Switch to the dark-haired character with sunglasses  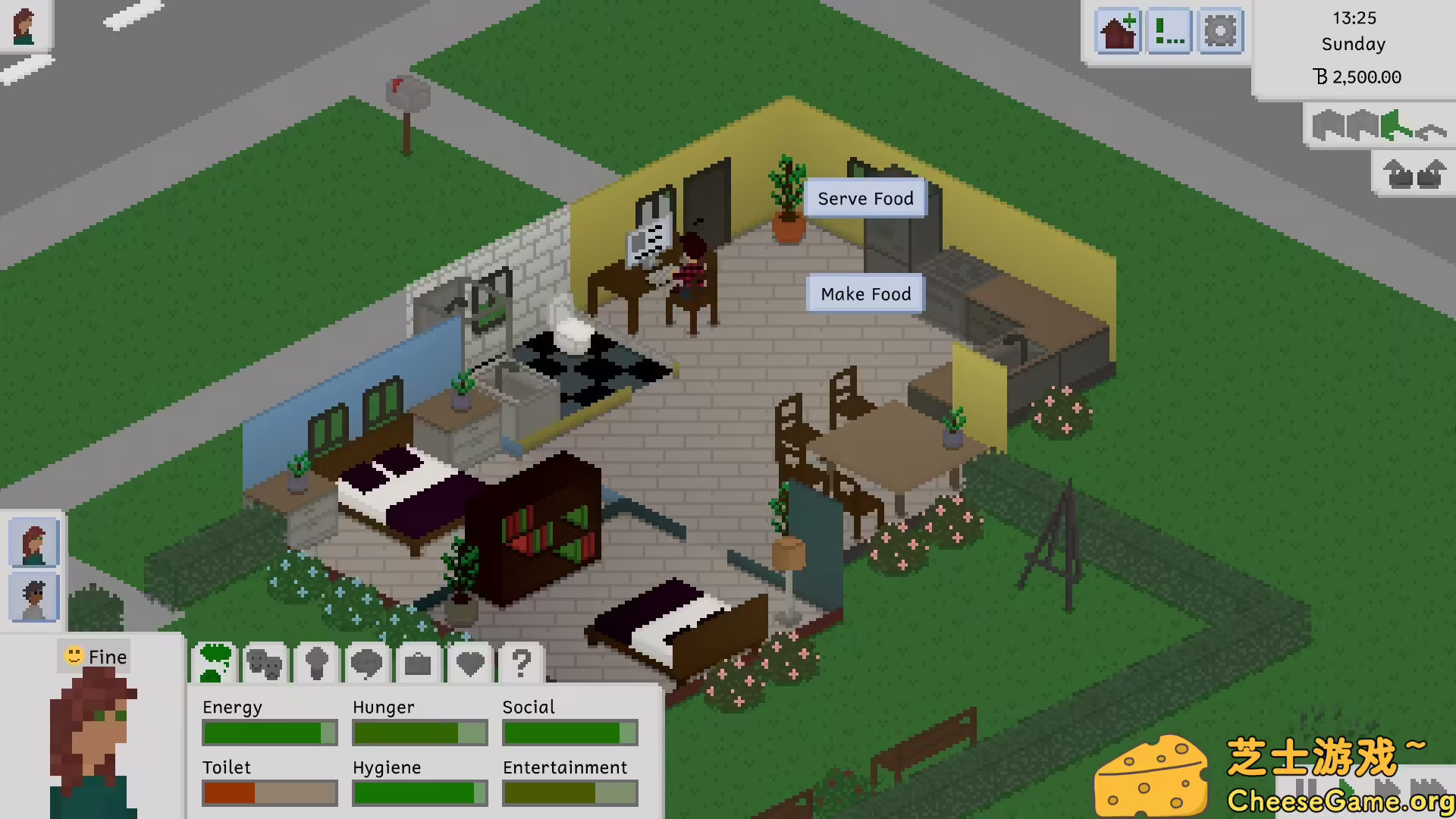34,598
